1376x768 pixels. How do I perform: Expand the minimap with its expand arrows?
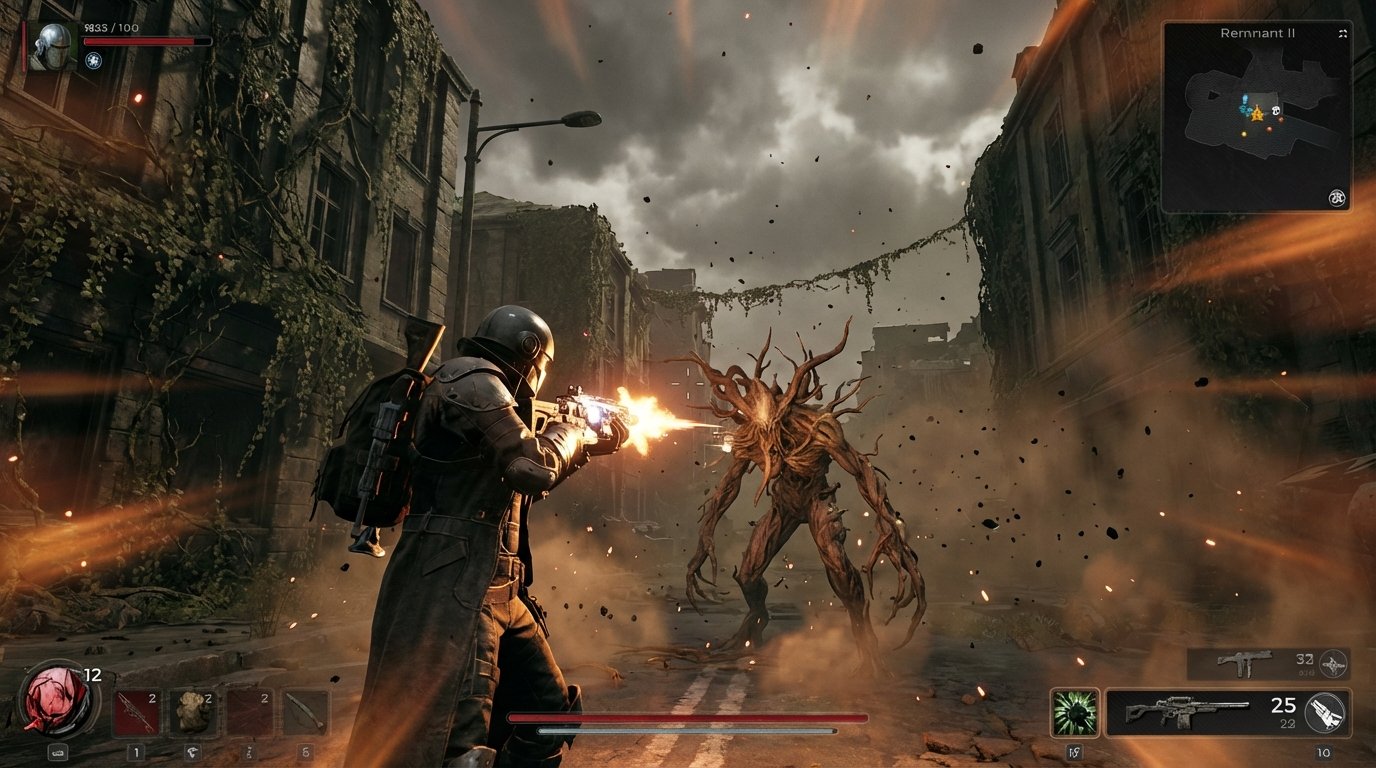(1342, 33)
